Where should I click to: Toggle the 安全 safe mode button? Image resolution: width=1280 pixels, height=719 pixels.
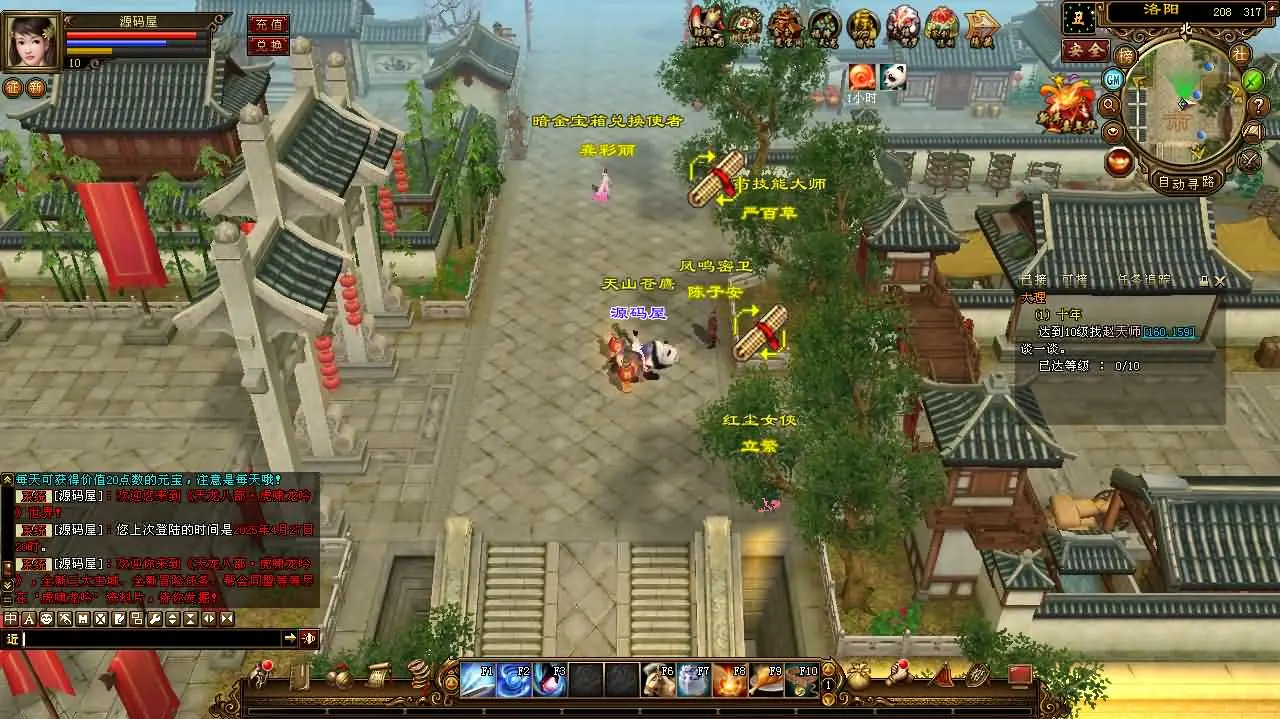coord(1085,49)
